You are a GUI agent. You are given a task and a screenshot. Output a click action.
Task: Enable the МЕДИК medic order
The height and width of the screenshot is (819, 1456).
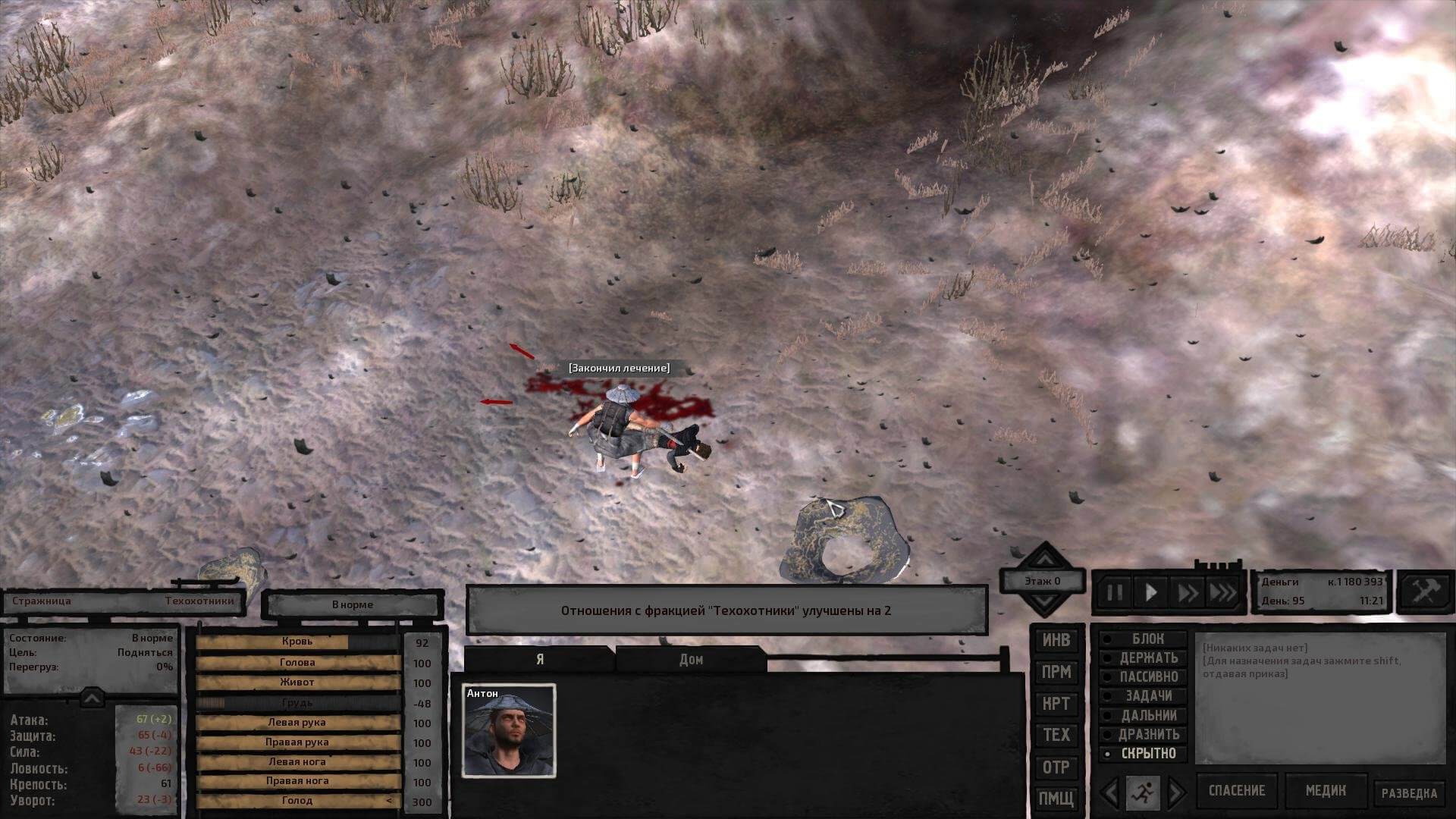[x=1326, y=791]
